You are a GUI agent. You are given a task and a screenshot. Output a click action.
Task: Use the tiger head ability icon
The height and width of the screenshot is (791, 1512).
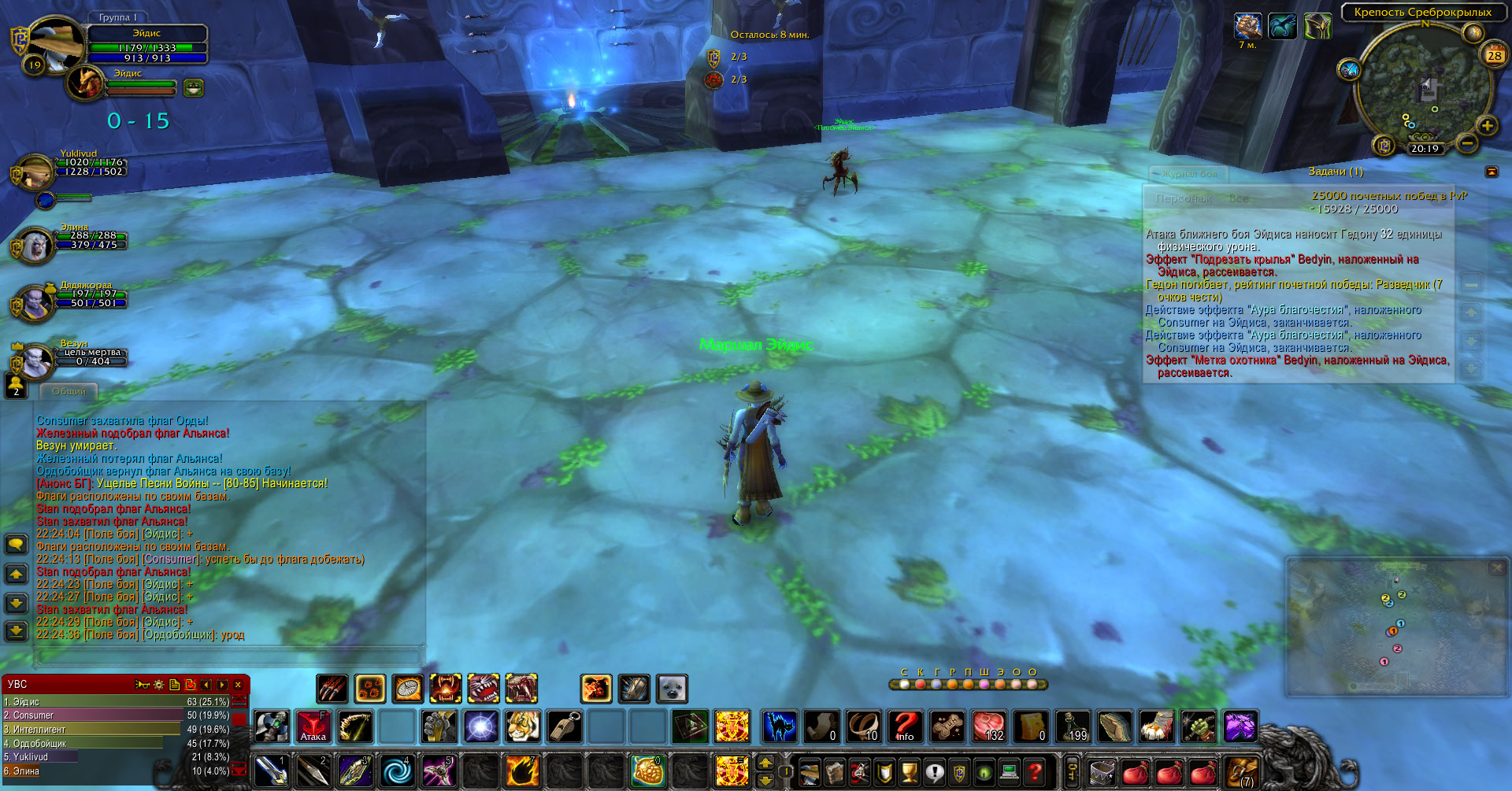(x=523, y=726)
